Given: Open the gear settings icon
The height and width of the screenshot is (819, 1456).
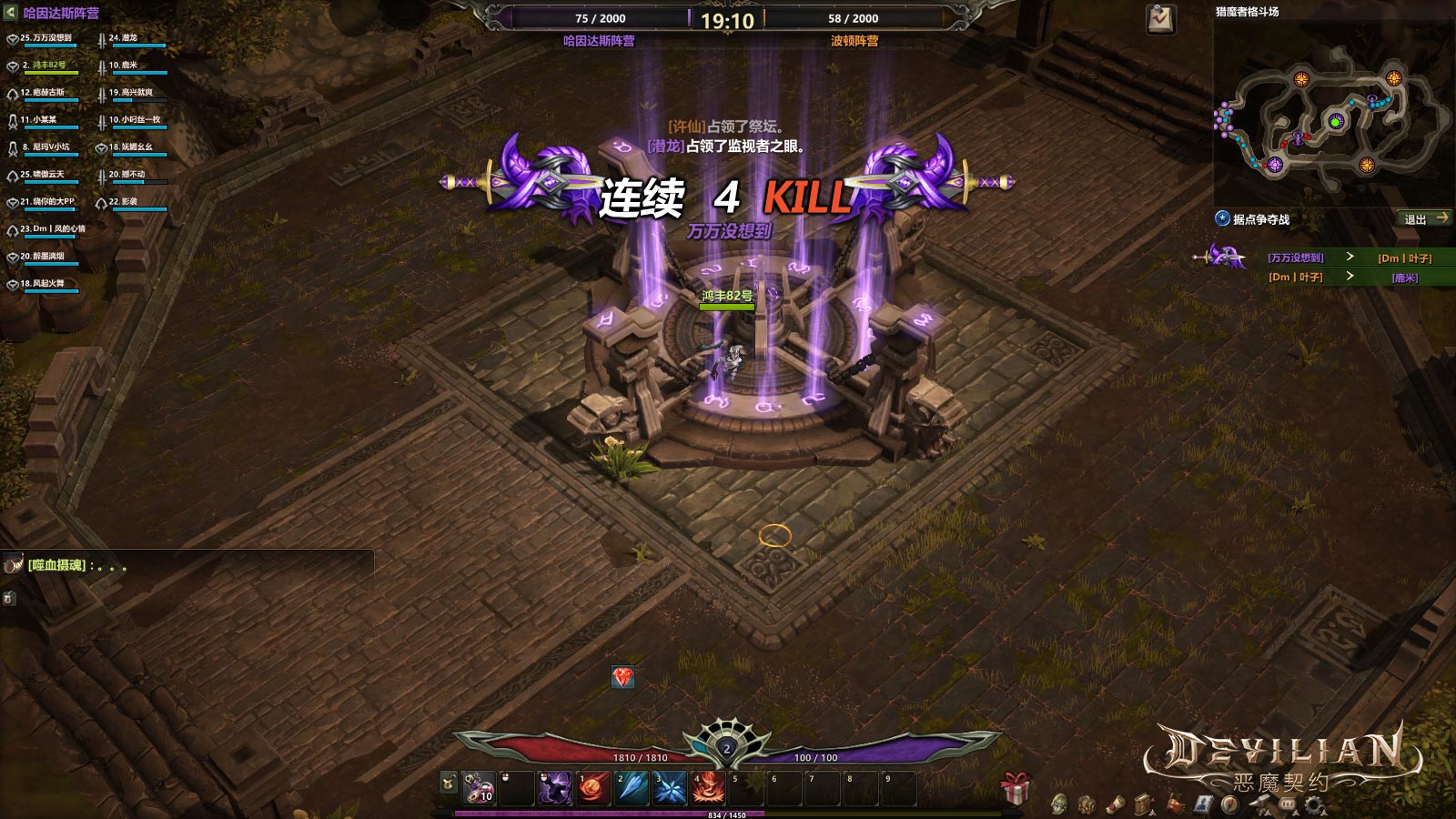Looking at the screenshot, I should click(x=1314, y=804).
